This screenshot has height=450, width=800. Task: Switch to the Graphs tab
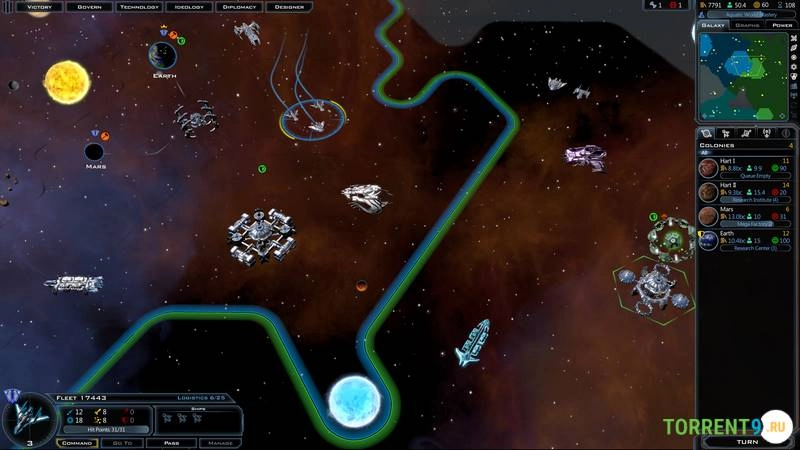click(747, 25)
